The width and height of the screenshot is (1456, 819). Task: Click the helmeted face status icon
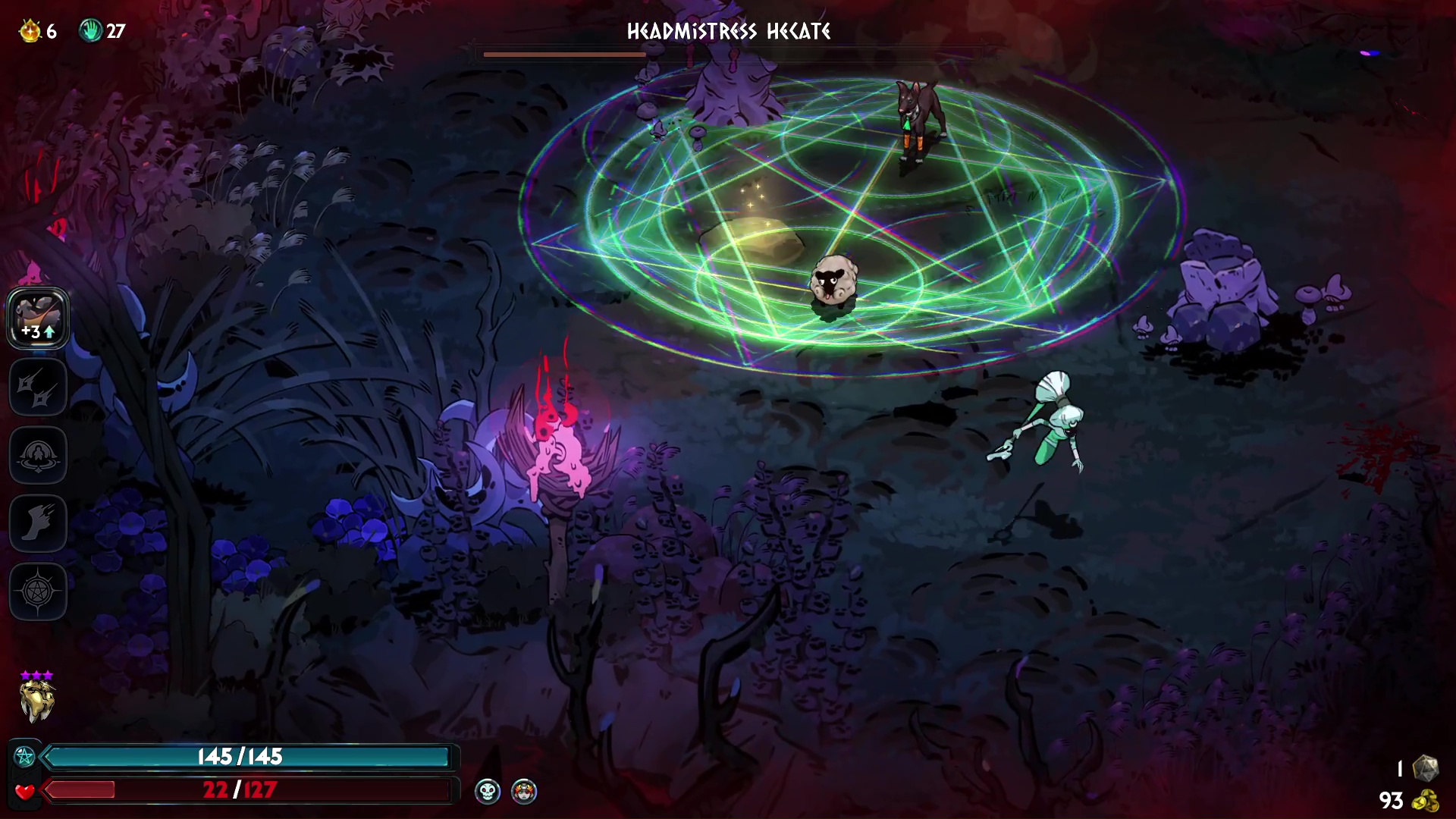coord(524,792)
